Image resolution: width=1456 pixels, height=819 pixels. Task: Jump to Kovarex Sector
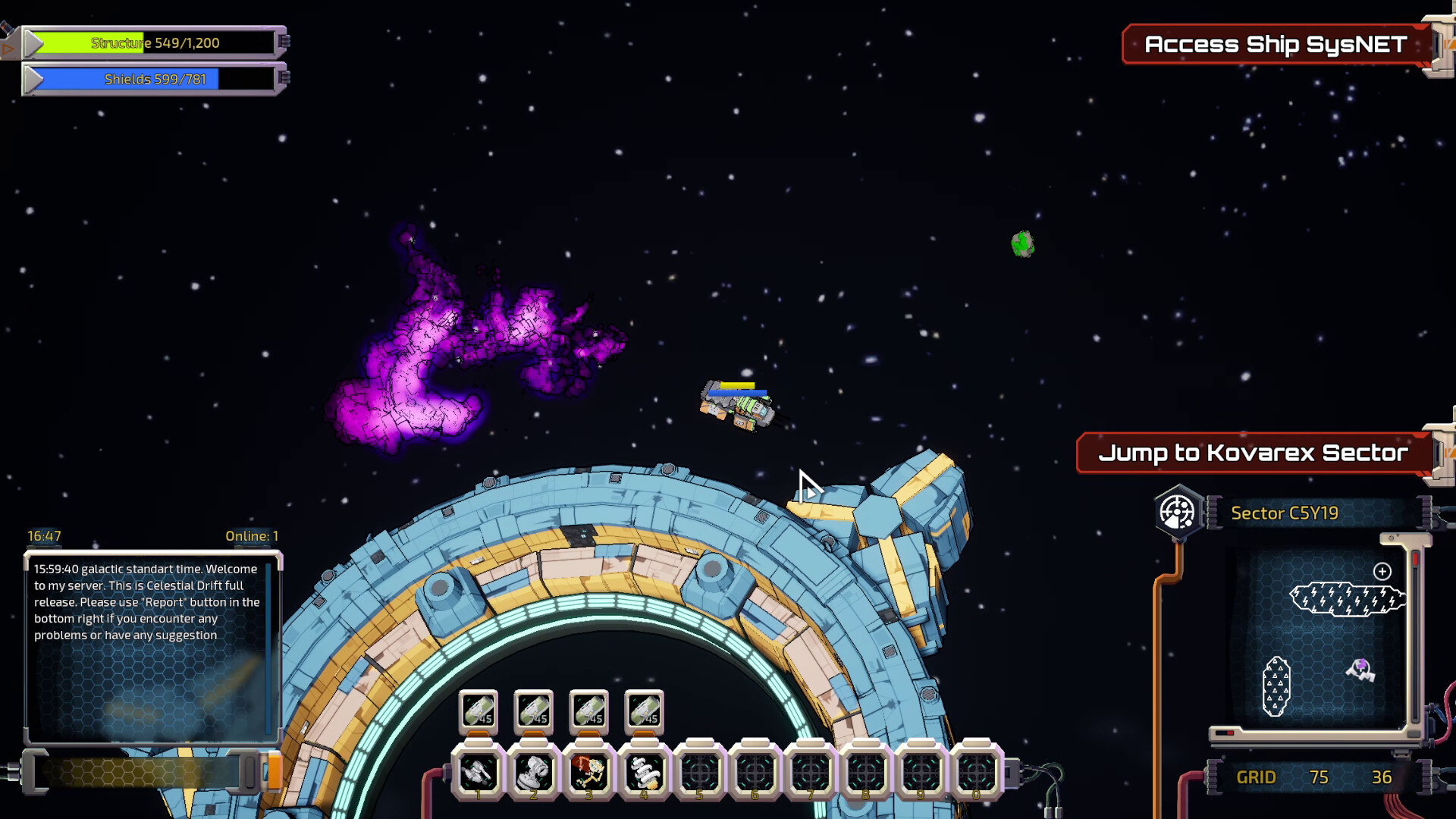1254,453
